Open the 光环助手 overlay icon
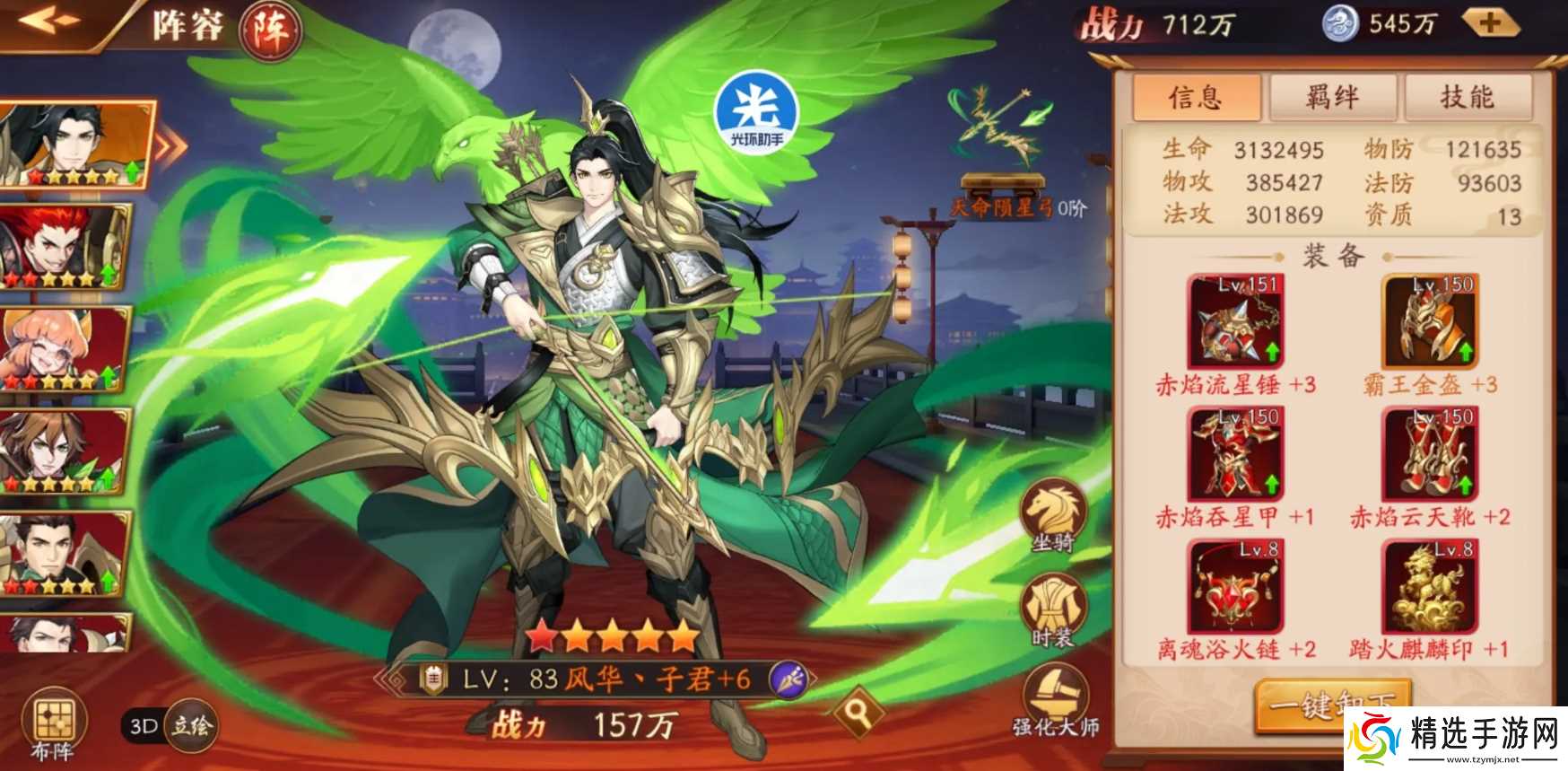The width and height of the screenshot is (1568, 771). pos(755,114)
